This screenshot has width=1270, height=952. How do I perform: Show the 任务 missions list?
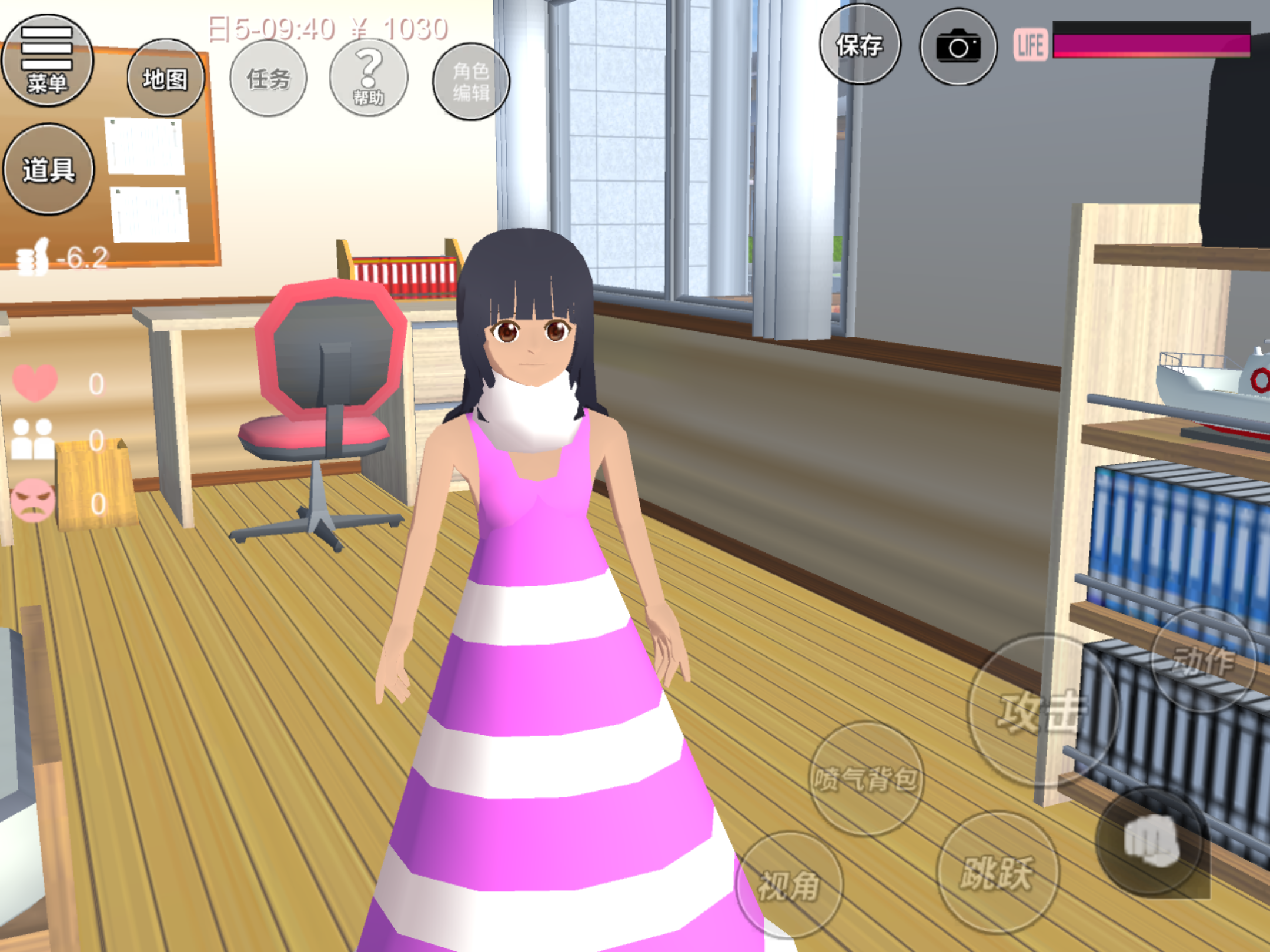tap(268, 79)
